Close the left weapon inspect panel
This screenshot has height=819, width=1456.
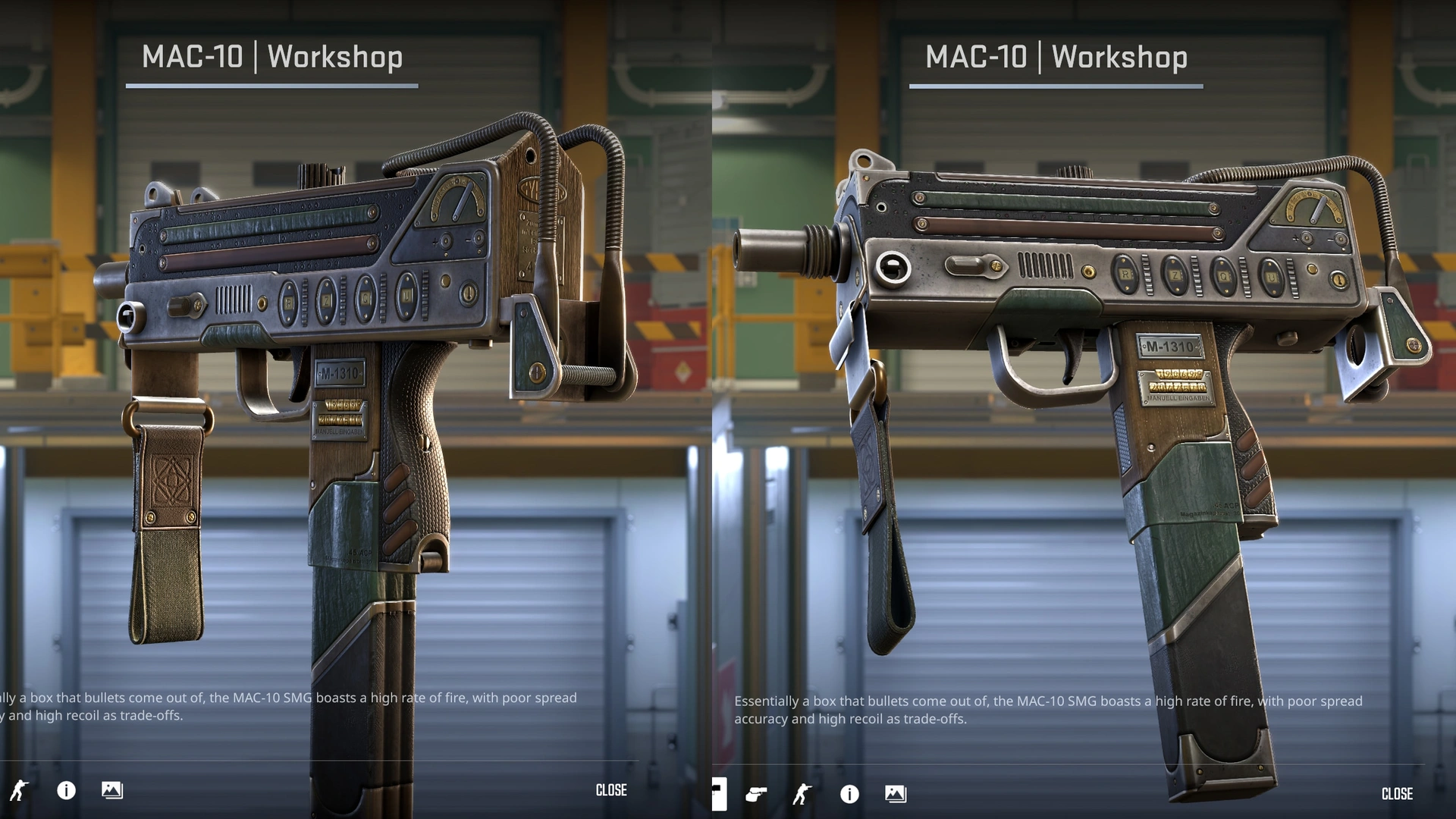[611, 790]
